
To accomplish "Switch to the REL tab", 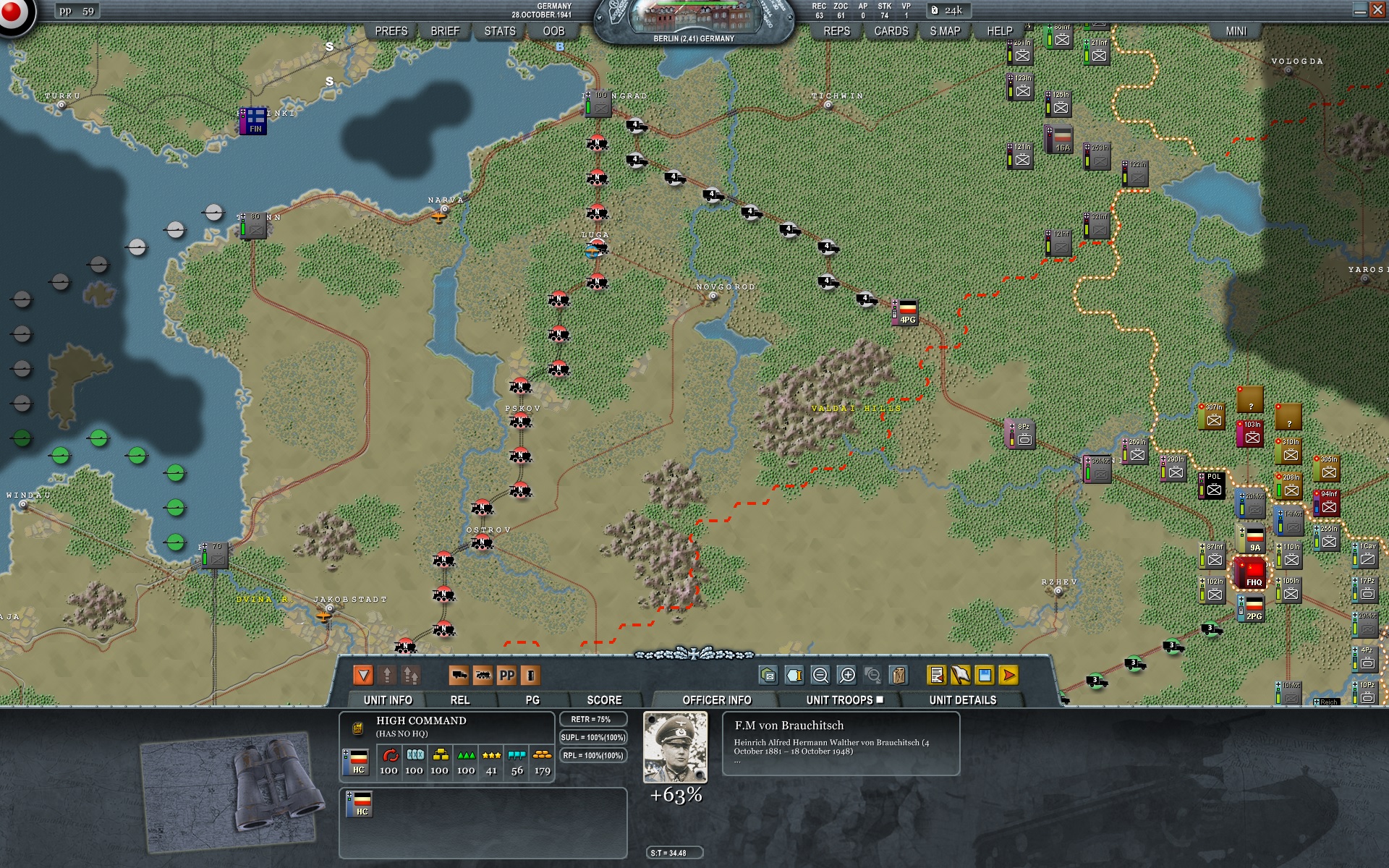I will coord(460,700).
